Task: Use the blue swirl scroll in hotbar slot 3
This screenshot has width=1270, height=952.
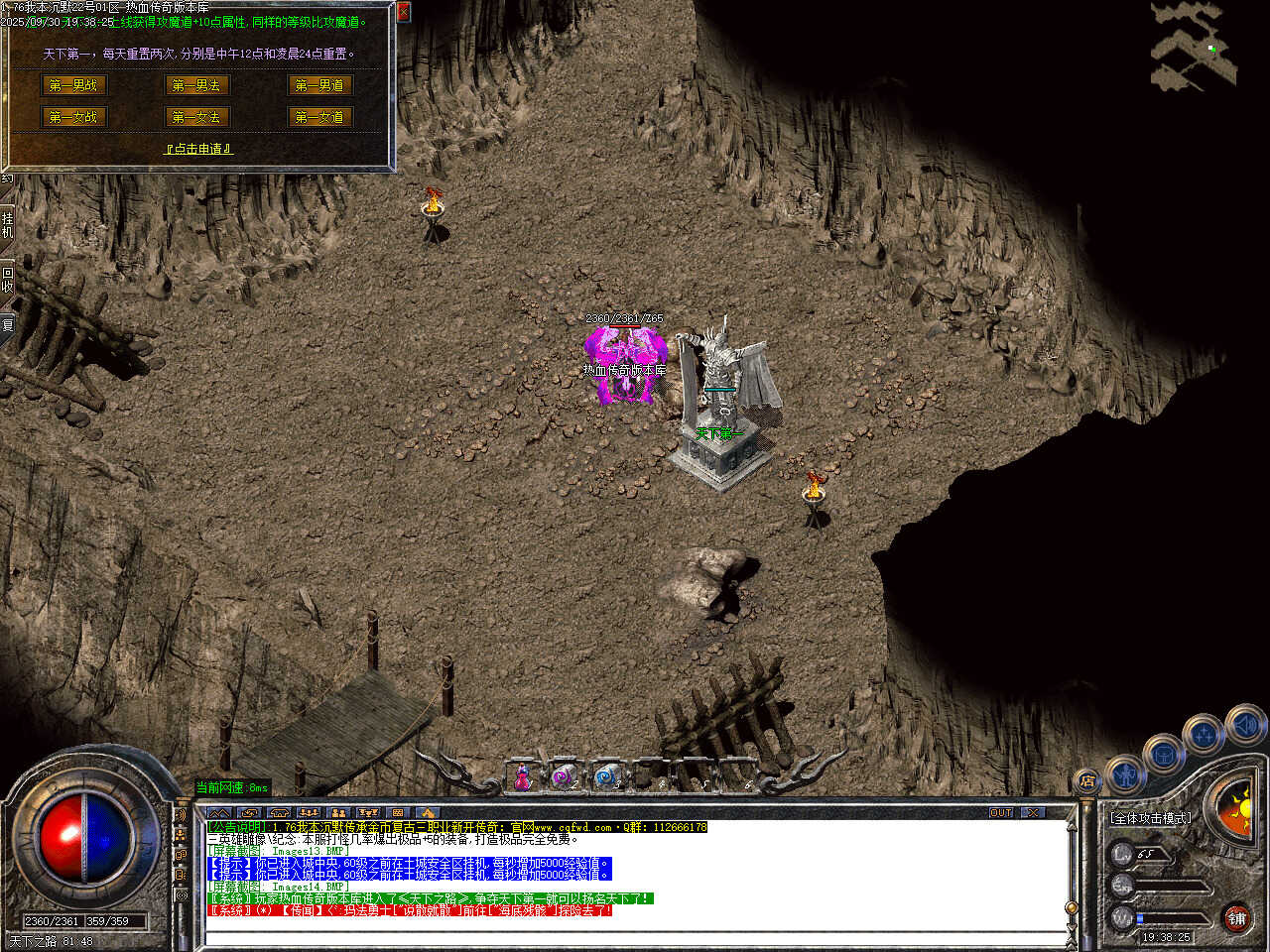Action: 606,777
